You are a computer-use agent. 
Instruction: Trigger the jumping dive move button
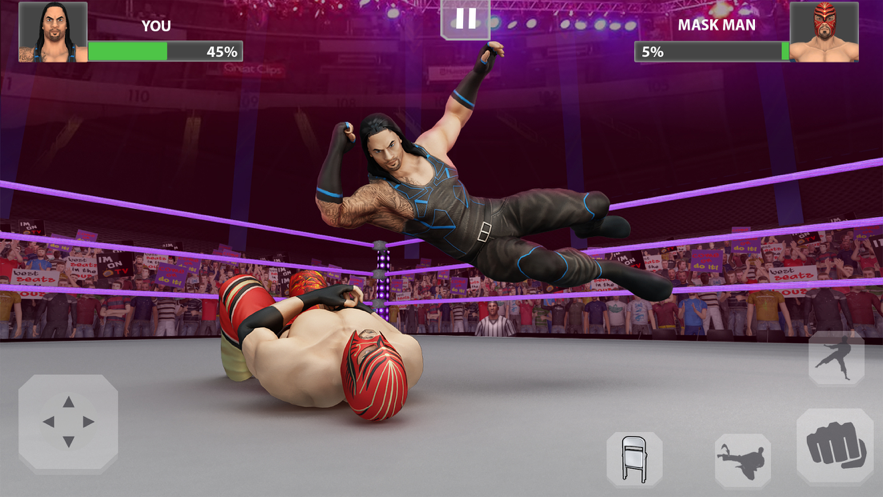click(836, 359)
